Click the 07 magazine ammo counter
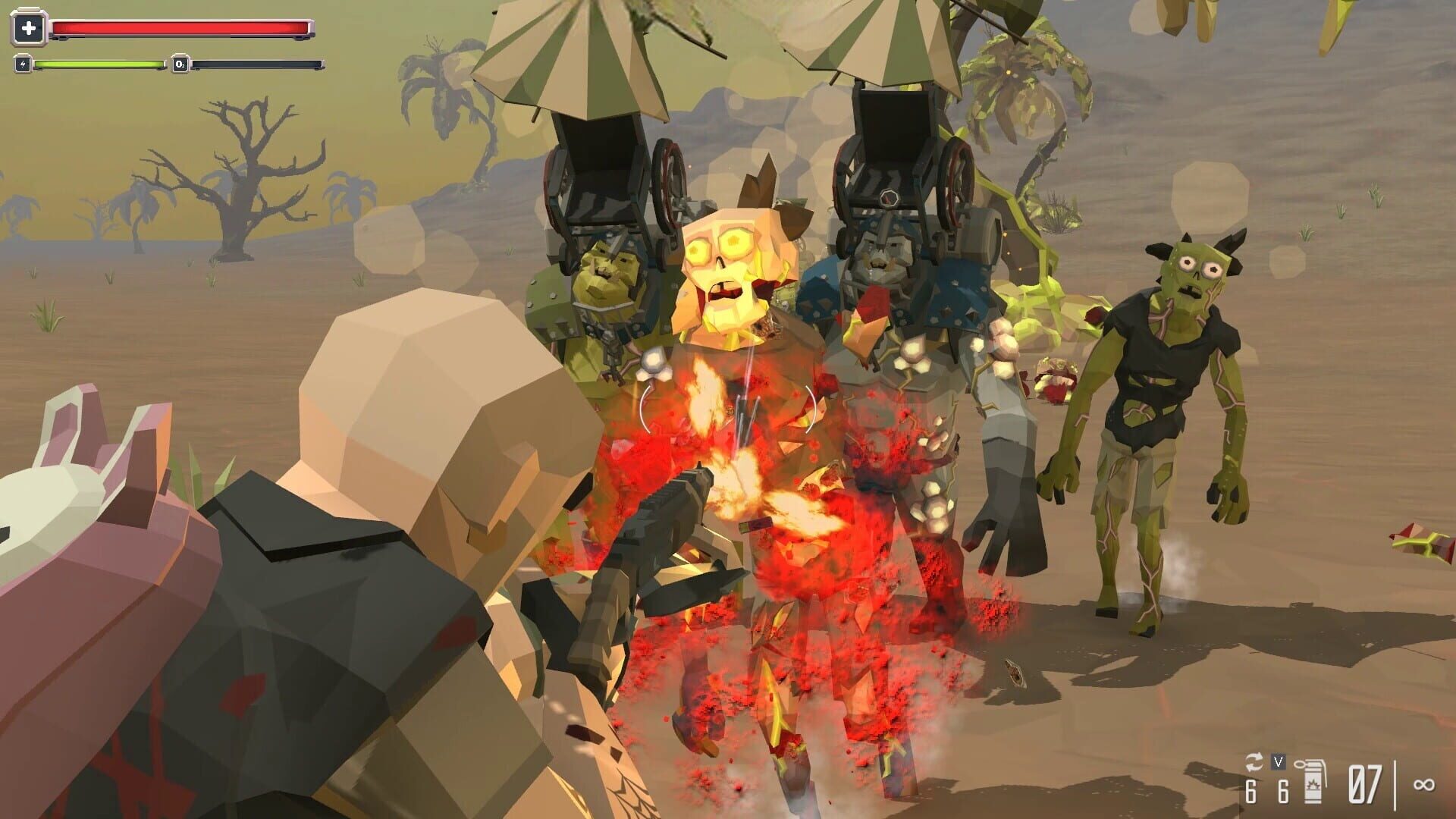 click(1363, 786)
